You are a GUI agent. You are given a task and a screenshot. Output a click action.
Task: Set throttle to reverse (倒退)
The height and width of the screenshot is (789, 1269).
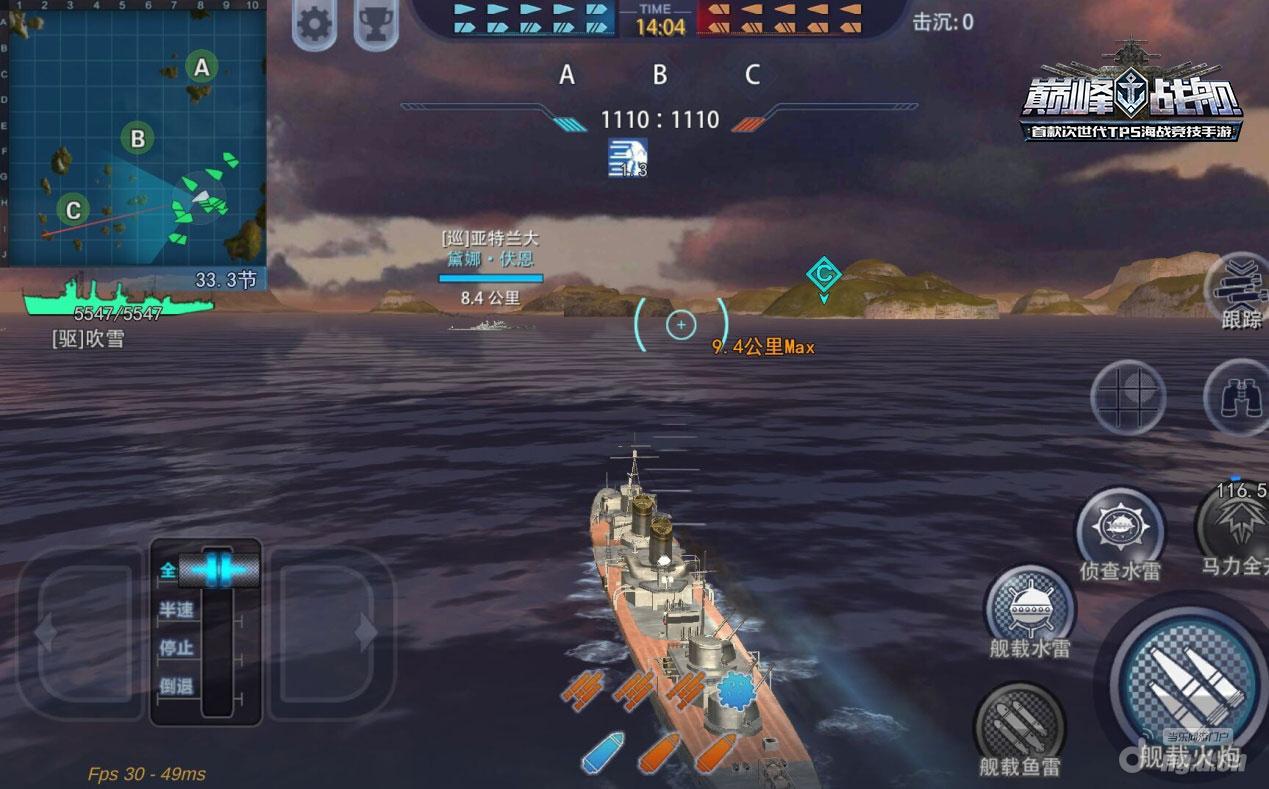[177, 686]
